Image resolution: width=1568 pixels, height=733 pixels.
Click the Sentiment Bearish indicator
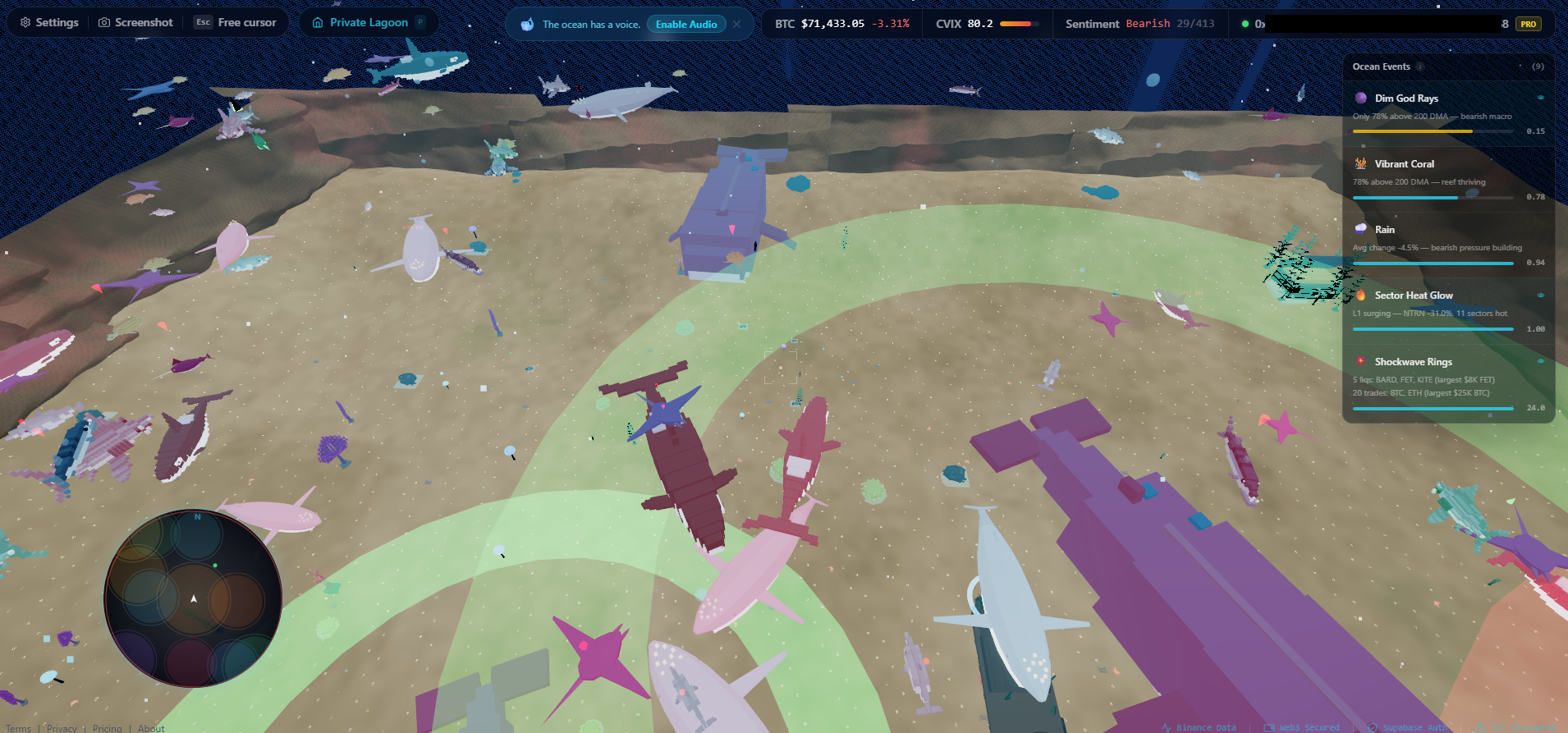pyautogui.click(x=1139, y=24)
